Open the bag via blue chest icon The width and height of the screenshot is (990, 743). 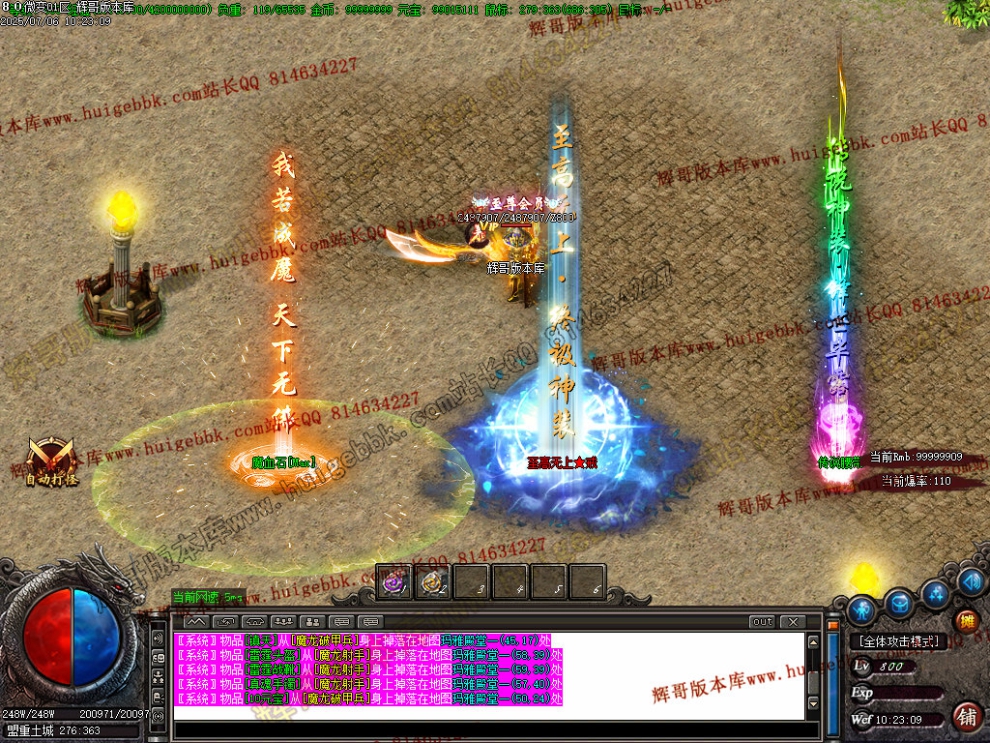pyautogui.click(x=899, y=604)
